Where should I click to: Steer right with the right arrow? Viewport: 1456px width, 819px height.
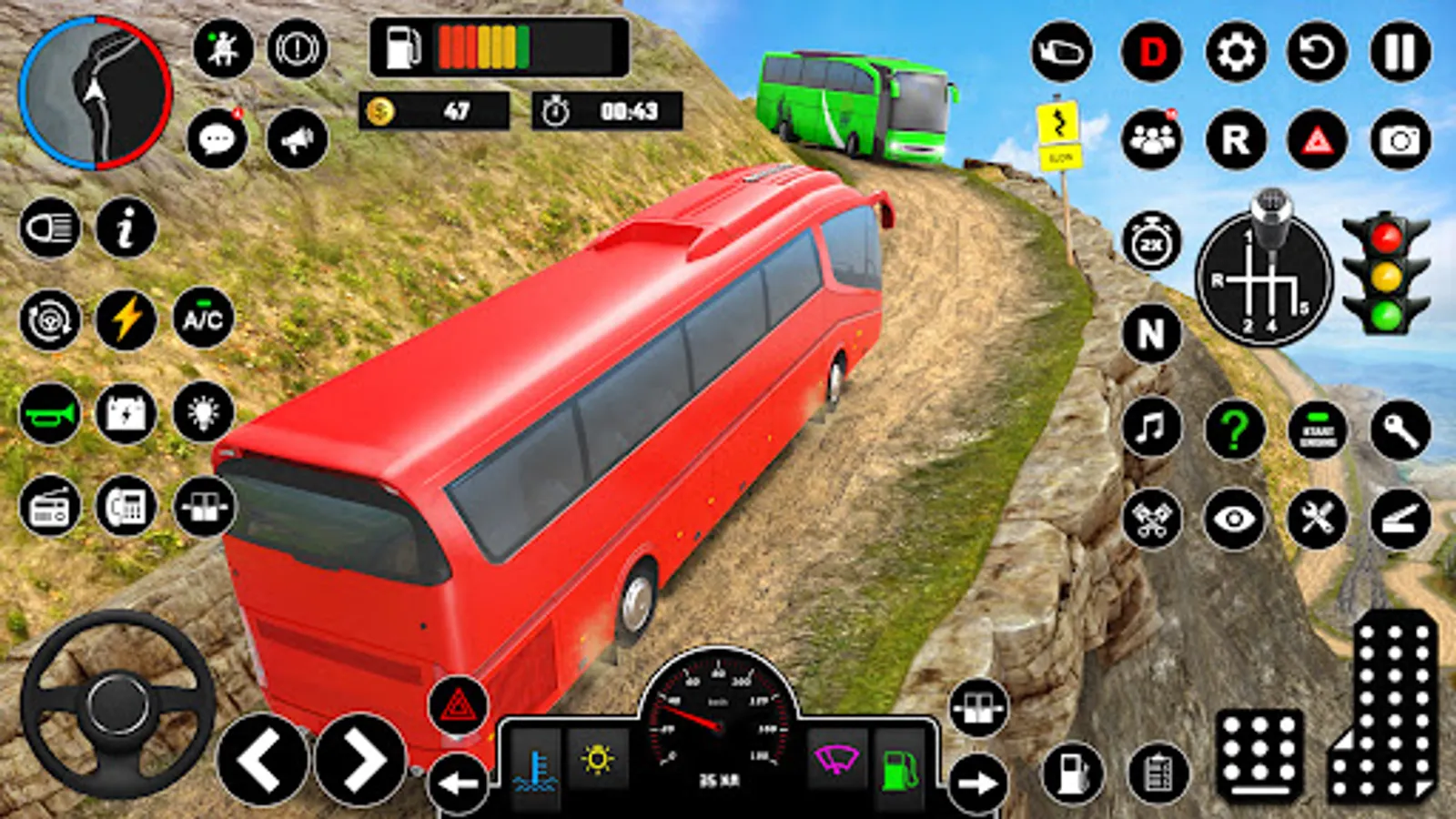[x=360, y=760]
